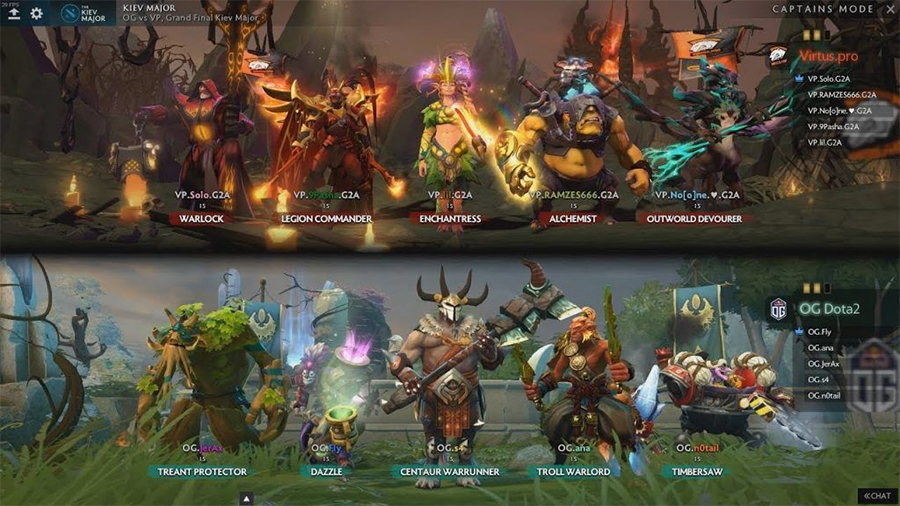Select VP.Solo.G2A in Virtus.pro roster
The width and height of the screenshot is (900, 506).
[x=829, y=79]
